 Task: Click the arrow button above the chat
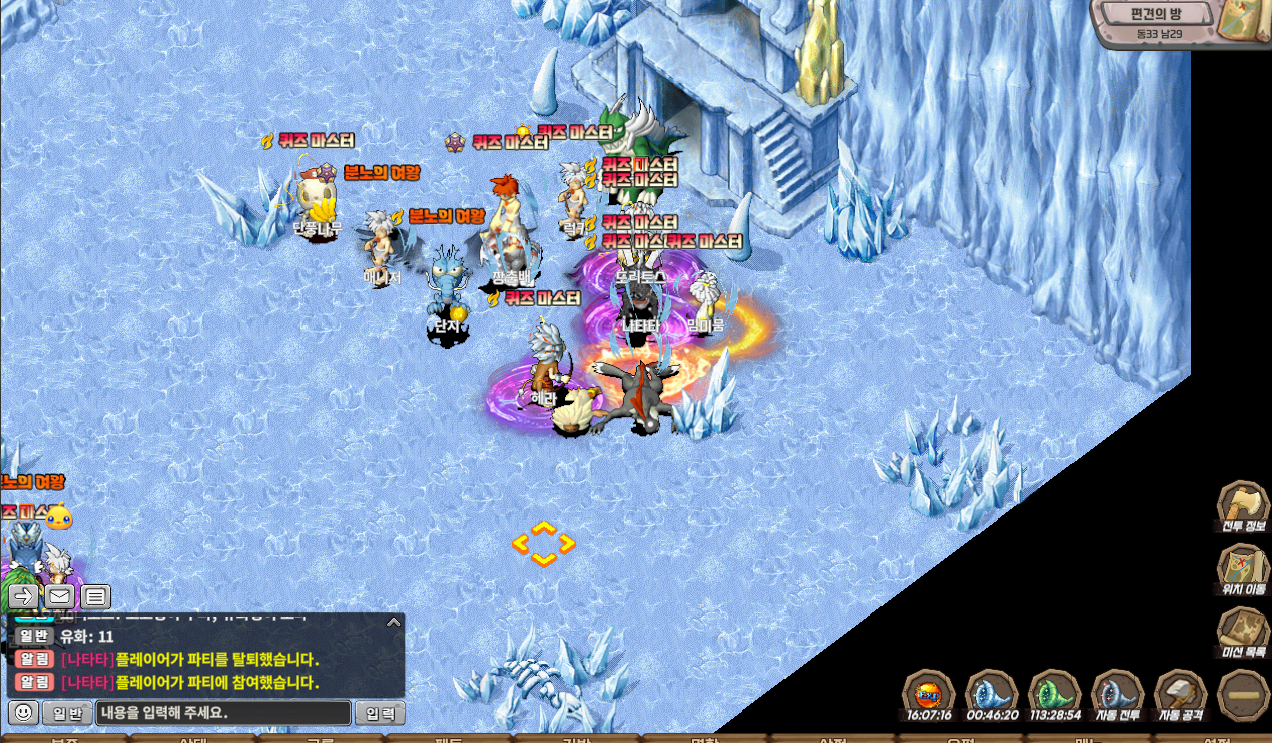pos(23,597)
